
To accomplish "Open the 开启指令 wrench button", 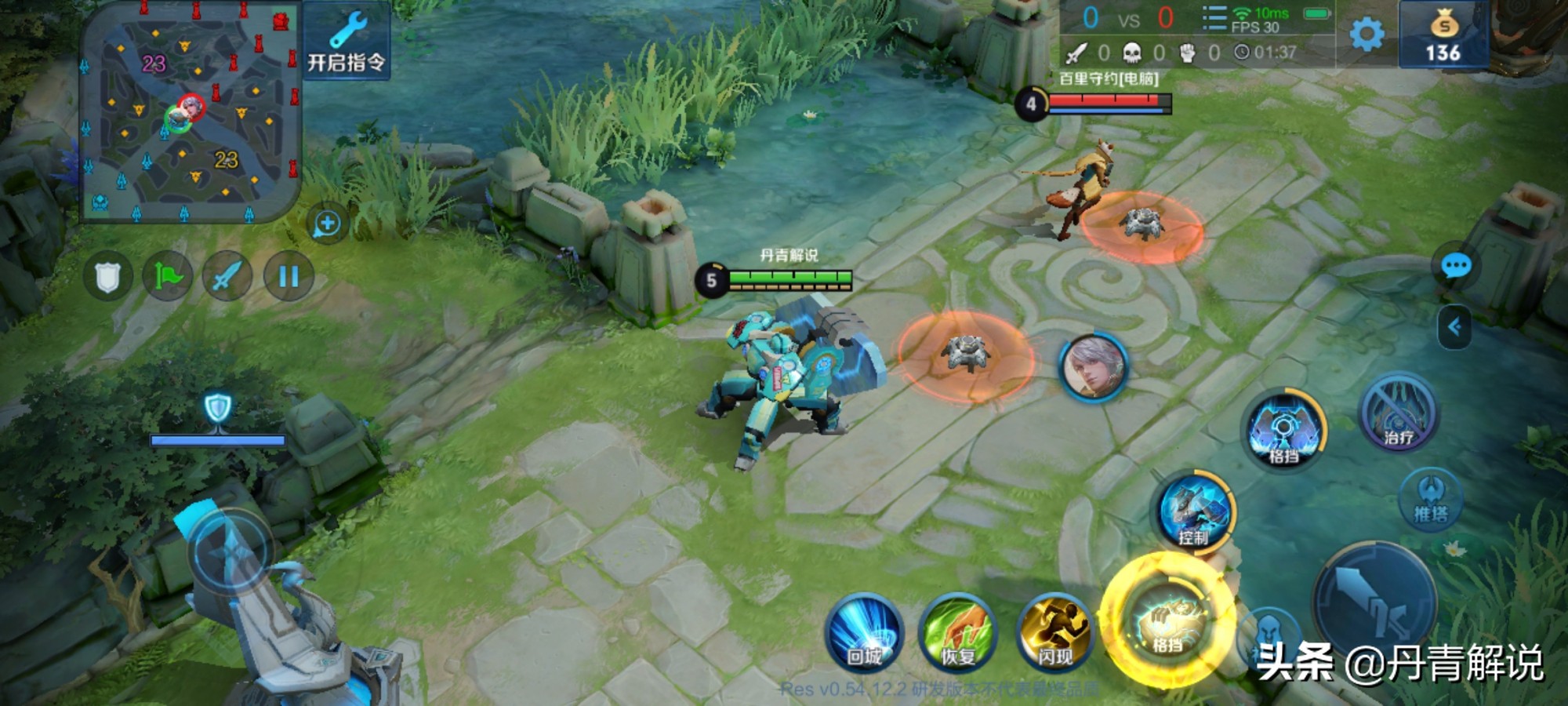I will coord(347,41).
